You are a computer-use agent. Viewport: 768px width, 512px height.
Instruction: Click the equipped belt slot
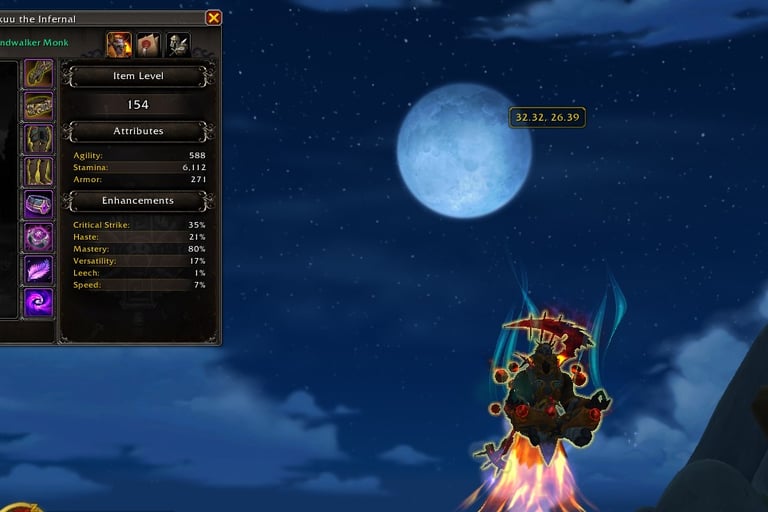[x=39, y=106]
